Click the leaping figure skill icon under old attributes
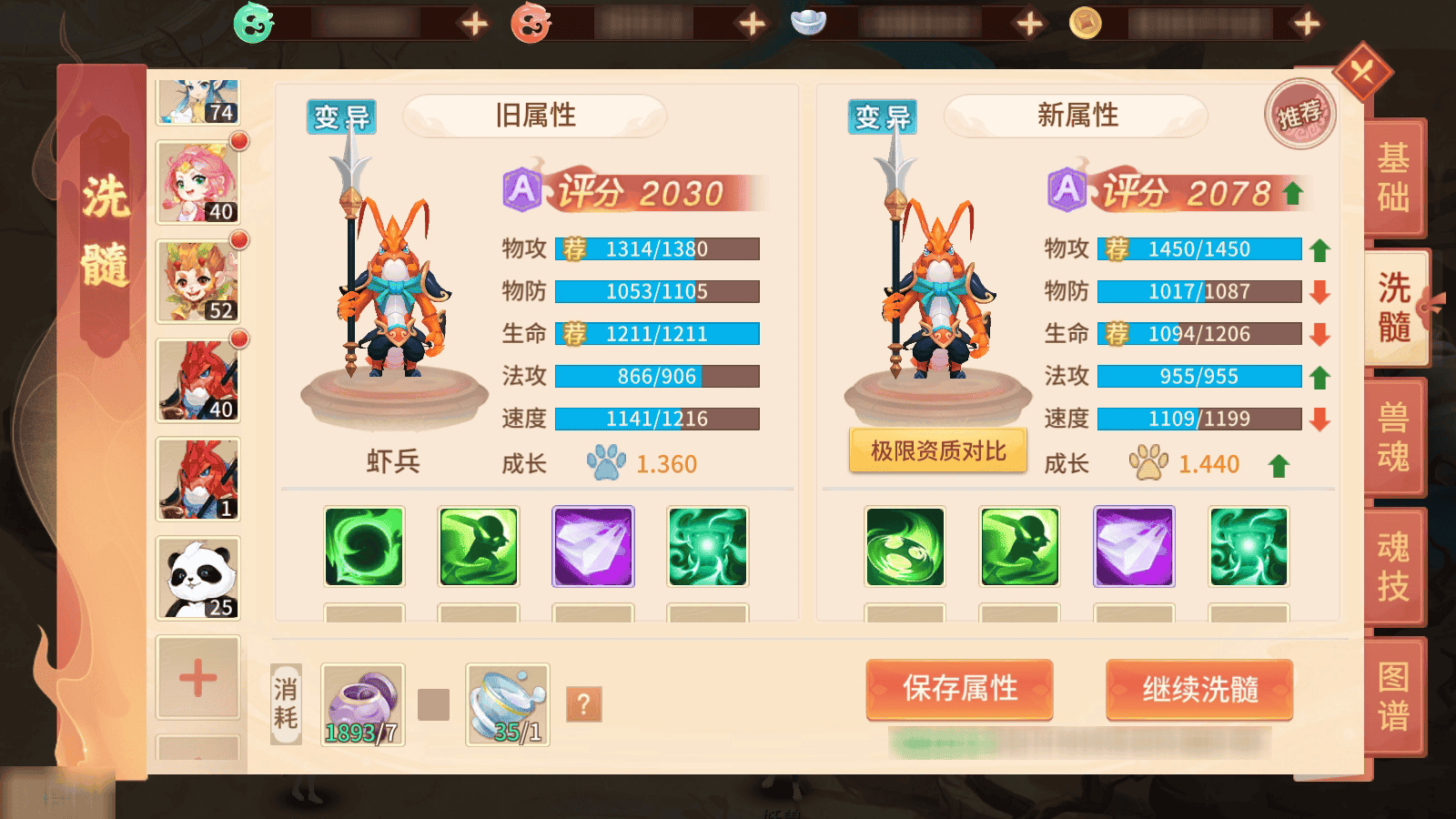 (x=478, y=546)
